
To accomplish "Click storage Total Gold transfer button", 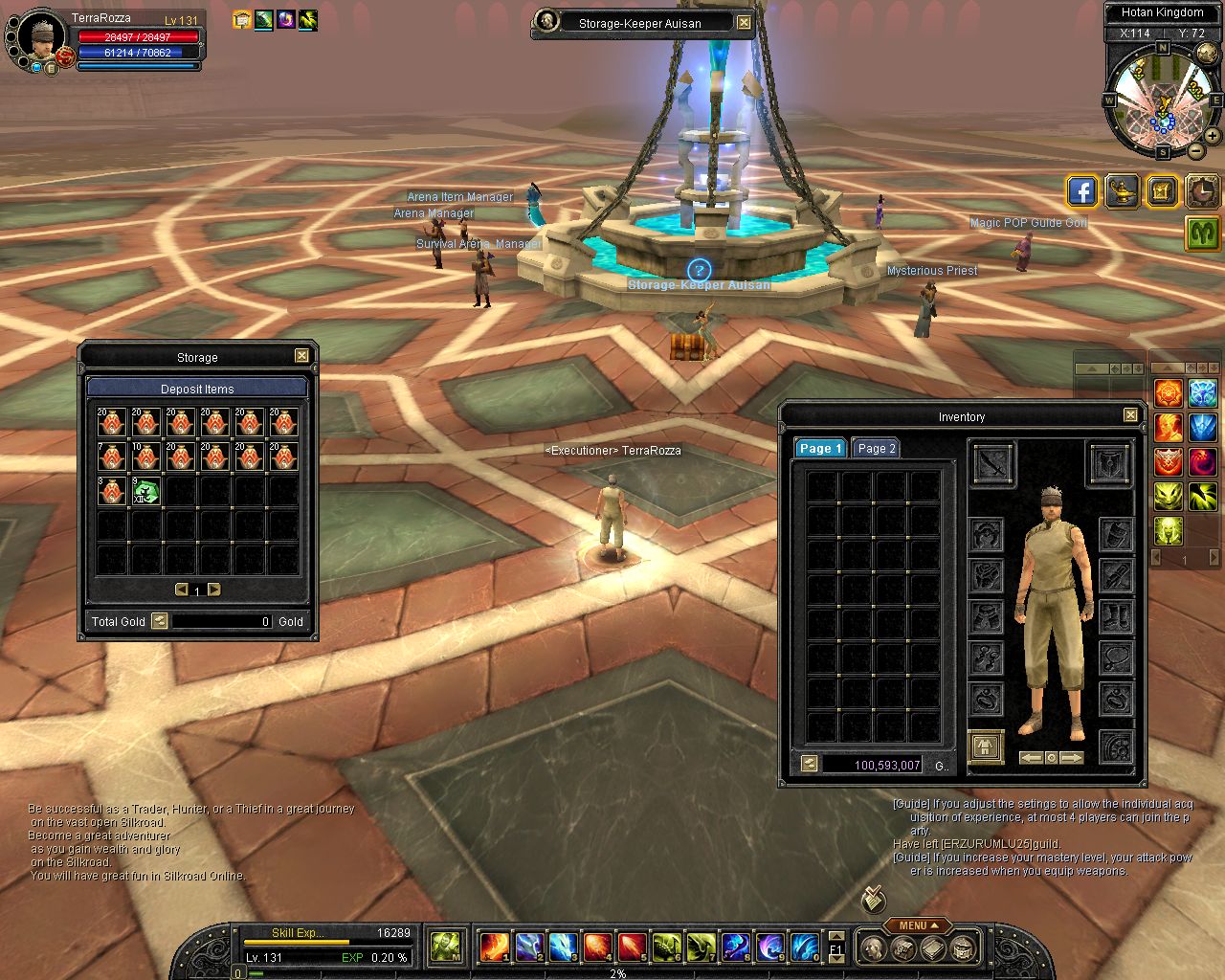I will [x=160, y=621].
